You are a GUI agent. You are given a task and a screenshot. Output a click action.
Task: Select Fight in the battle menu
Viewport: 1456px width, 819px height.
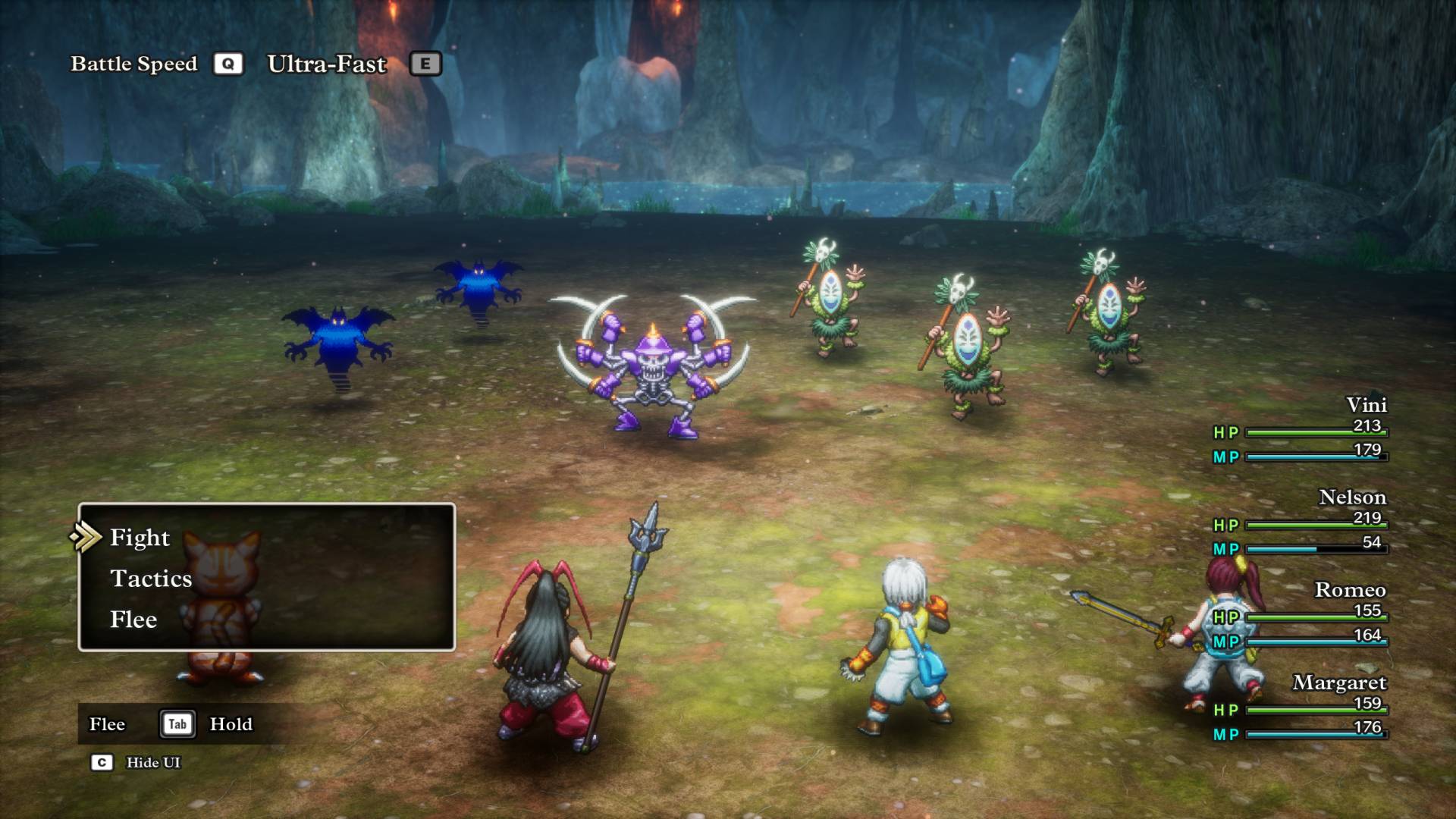pyautogui.click(x=140, y=538)
